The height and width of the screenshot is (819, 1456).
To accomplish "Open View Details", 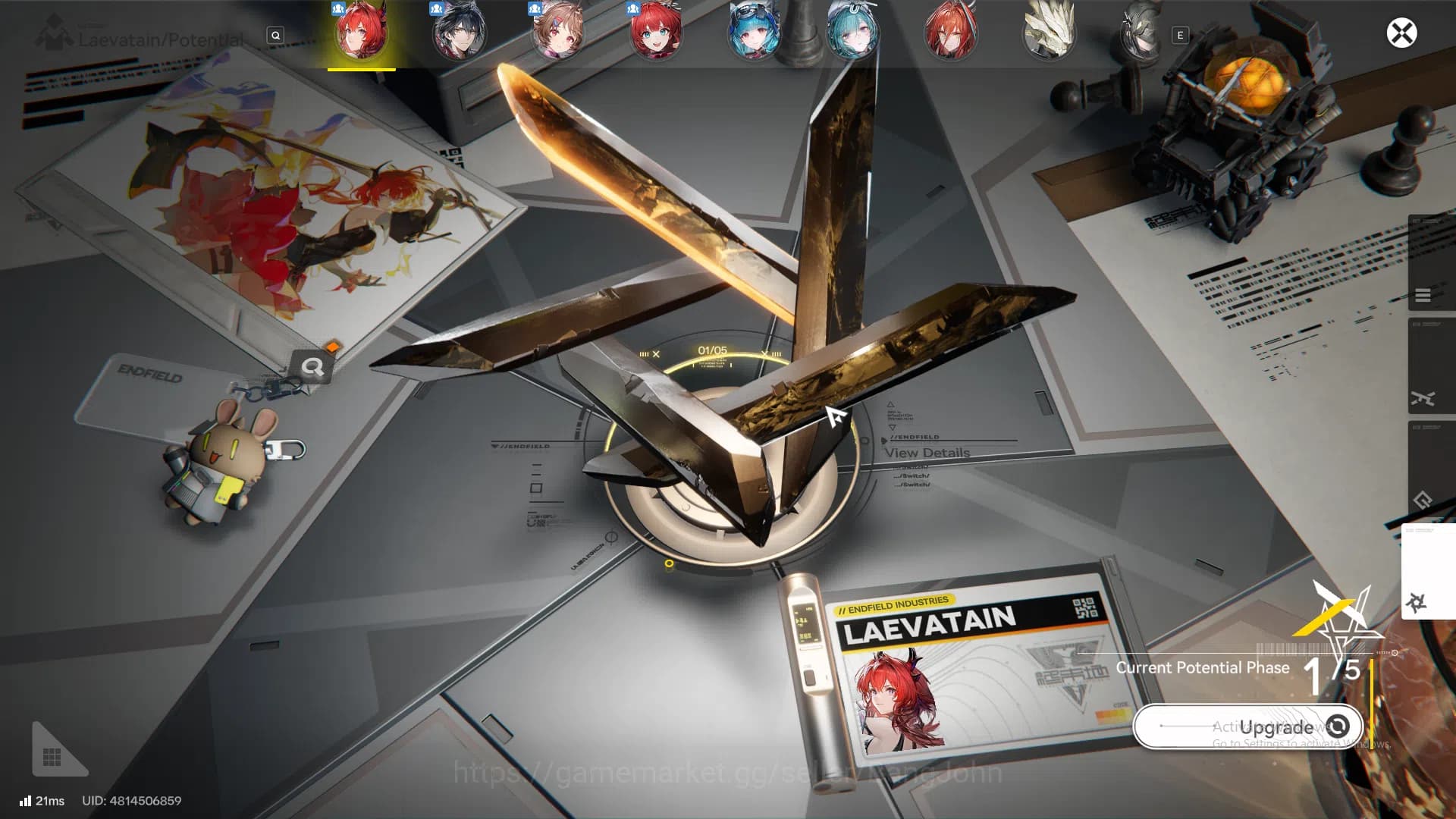I will pyautogui.click(x=927, y=453).
